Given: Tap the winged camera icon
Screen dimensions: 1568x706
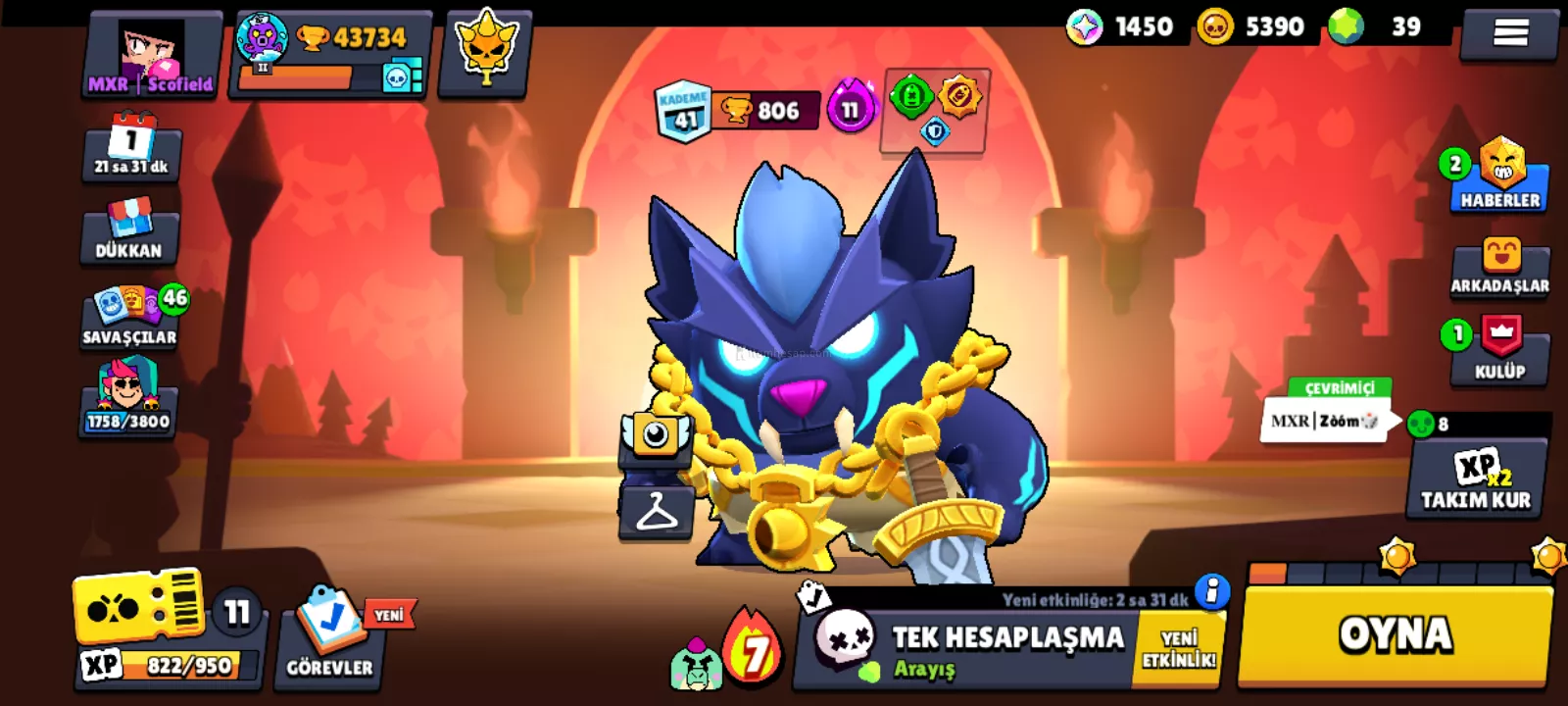Looking at the screenshot, I should coord(656,436).
